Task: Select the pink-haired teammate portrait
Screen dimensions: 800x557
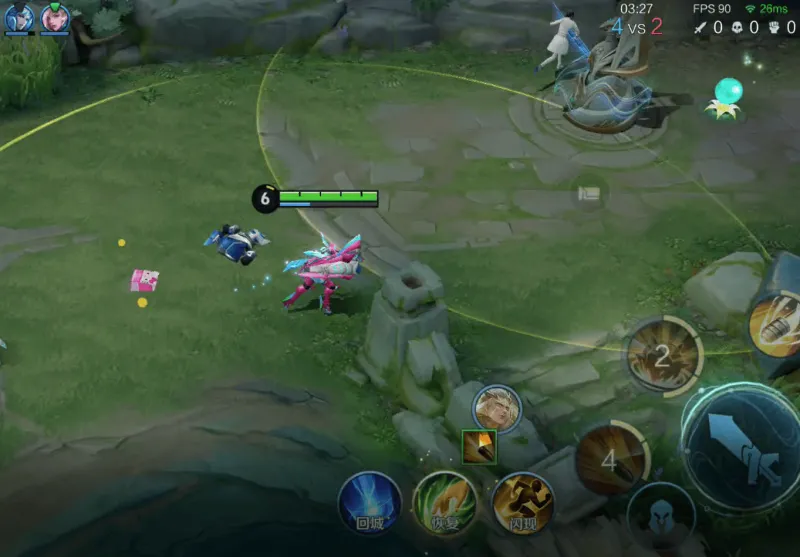Action: point(55,18)
